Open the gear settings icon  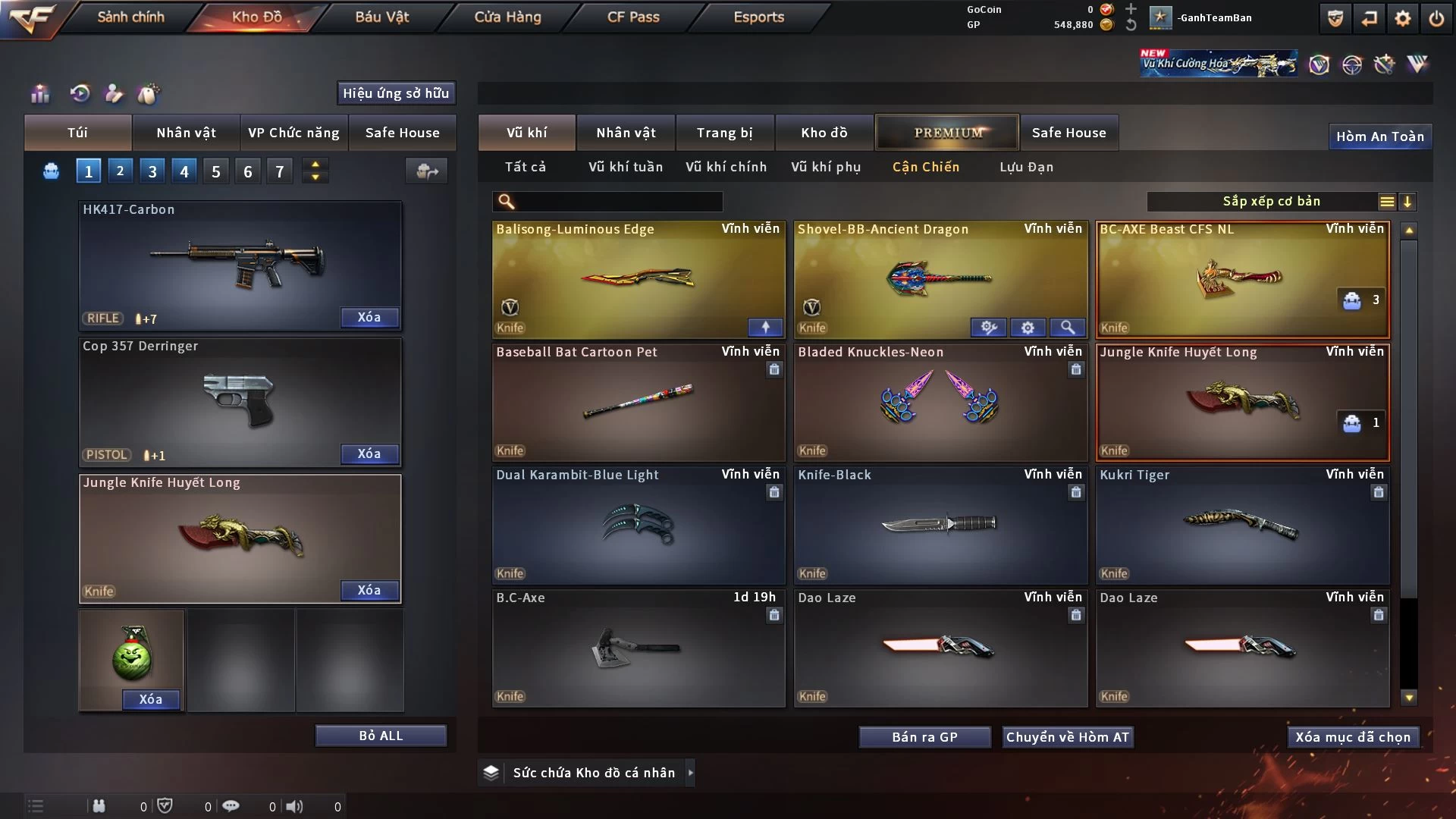click(x=1402, y=18)
